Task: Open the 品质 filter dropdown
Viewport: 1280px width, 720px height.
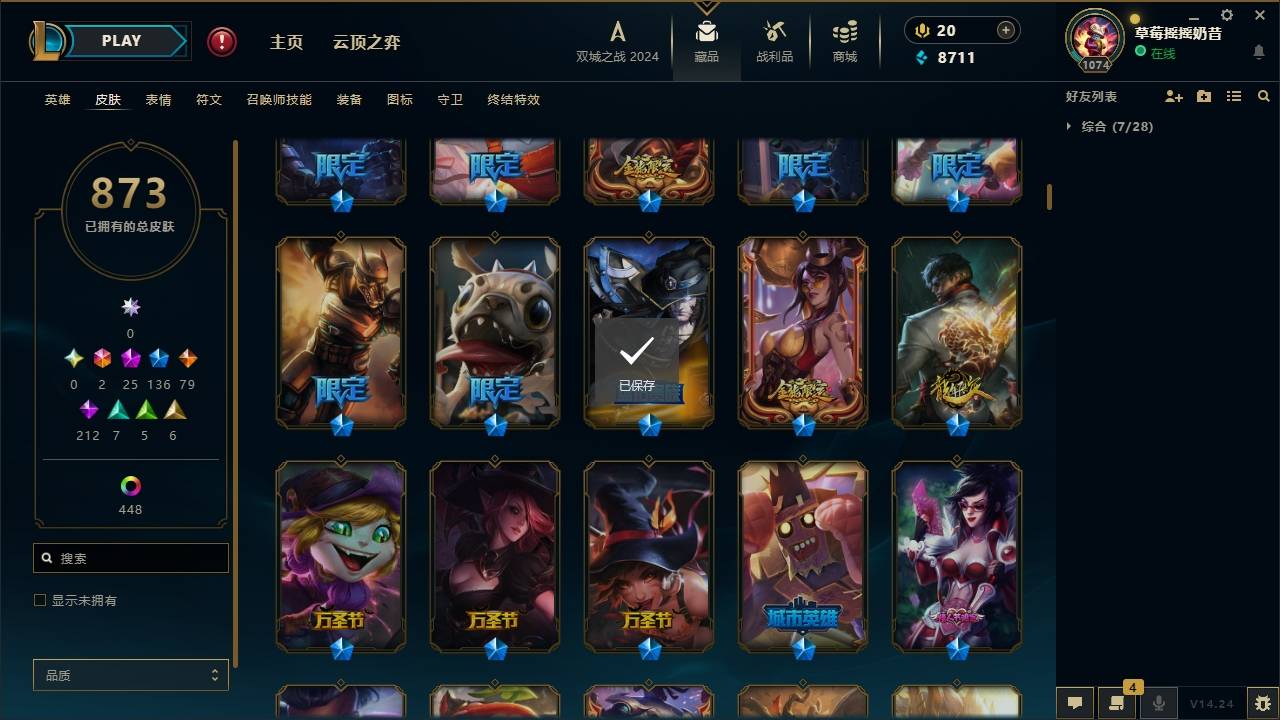Action: click(x=130, y=675)
